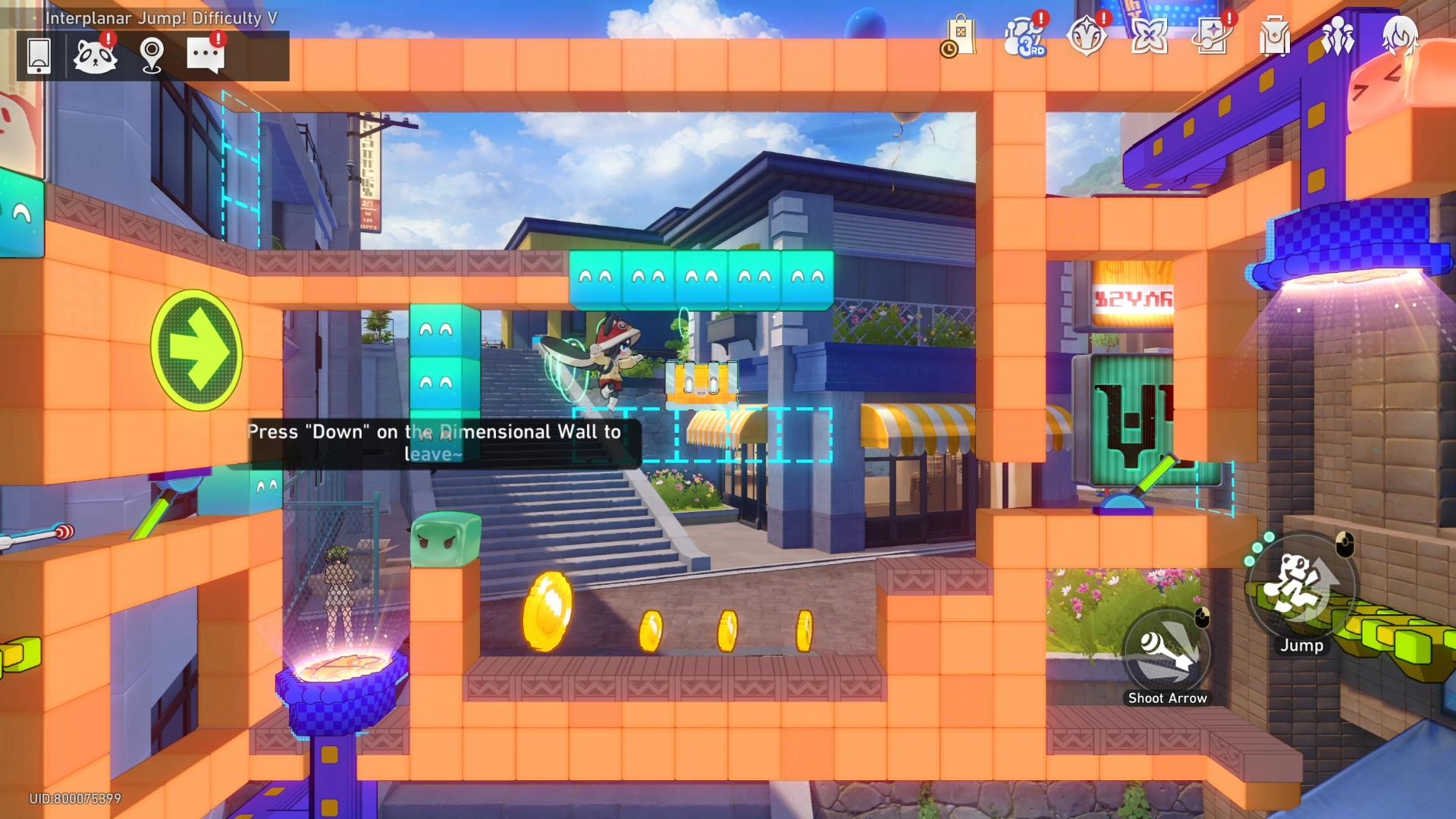Click the 'Interplanar Jump! Difficulty V' quest title
Image resolution: width=1456 pixels, height=819 pixels.
[x=162, y=17]
